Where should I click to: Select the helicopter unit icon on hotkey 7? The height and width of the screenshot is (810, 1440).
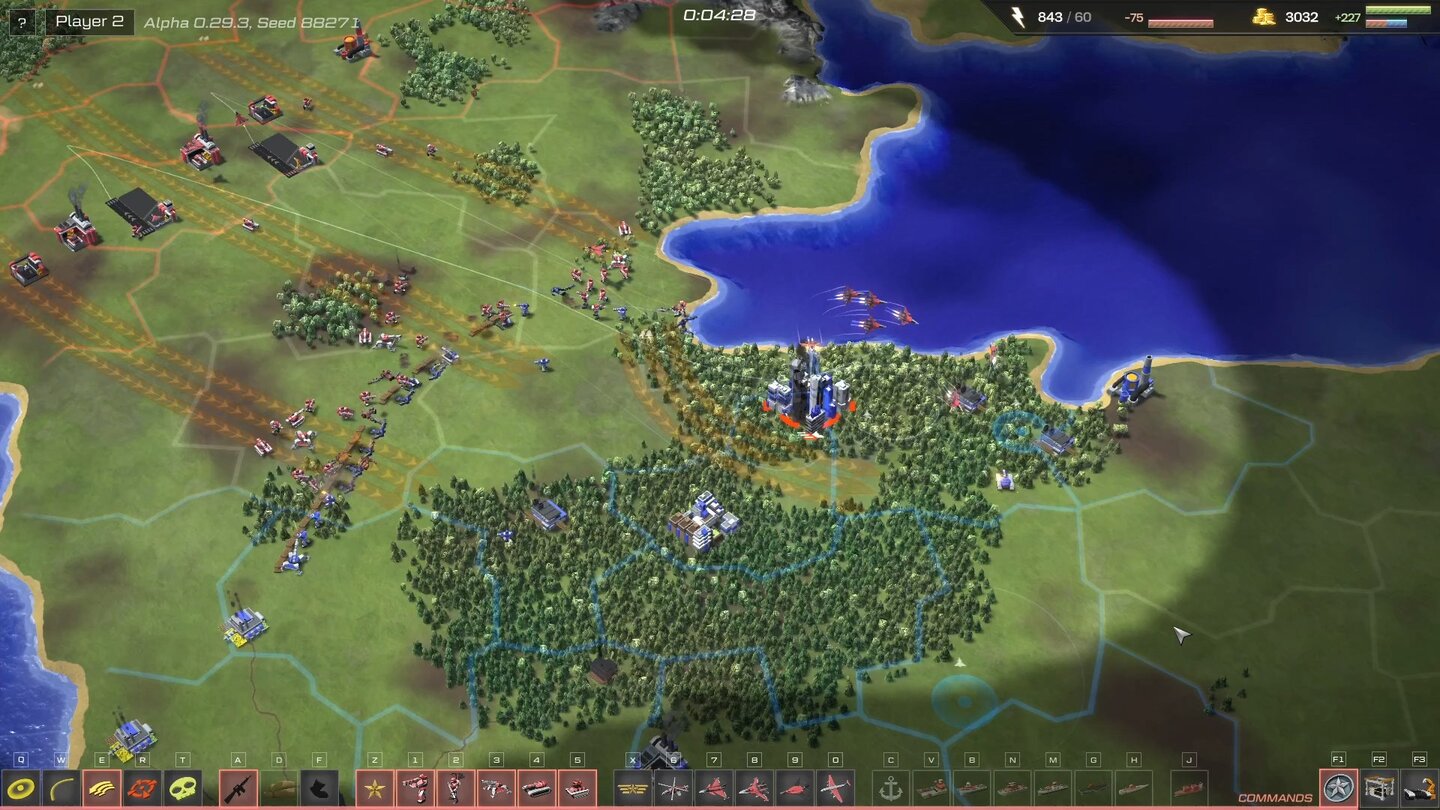pos(712,787)
